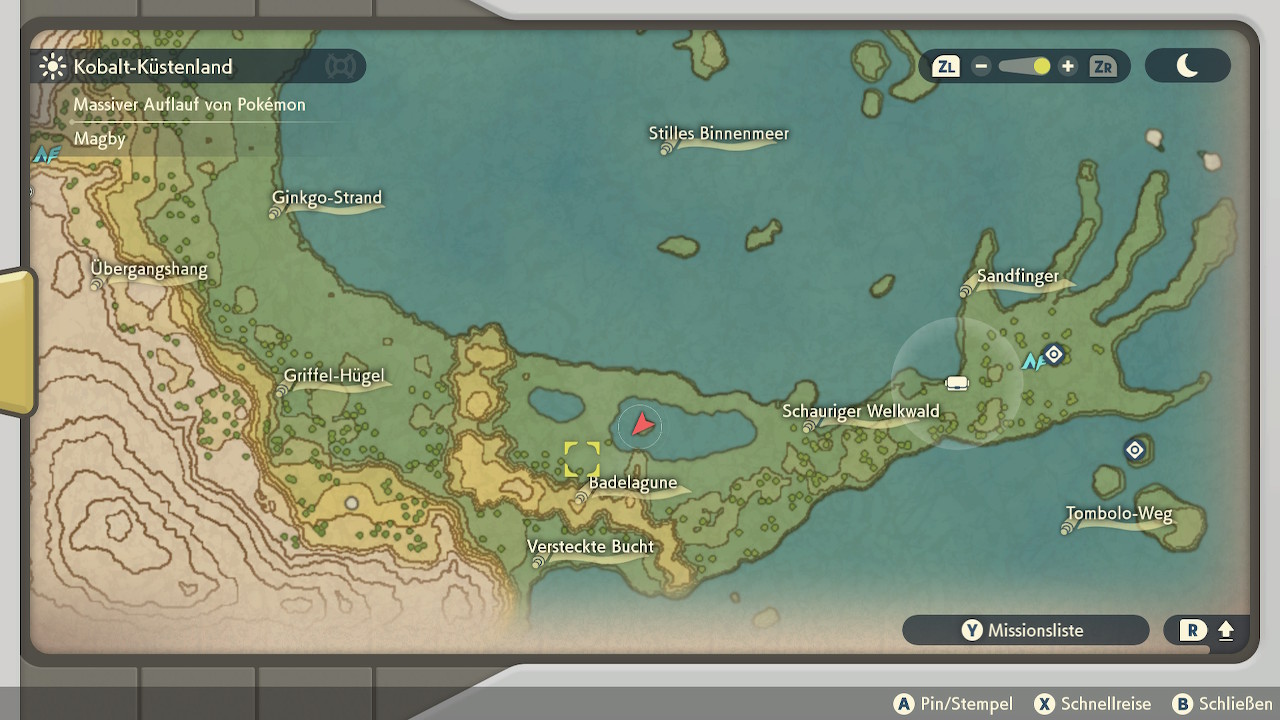Pick the Griffel-Hügel location label
Image resolution: width=1280 pixels, height=720 pixels.
click(x=334, y=377)
